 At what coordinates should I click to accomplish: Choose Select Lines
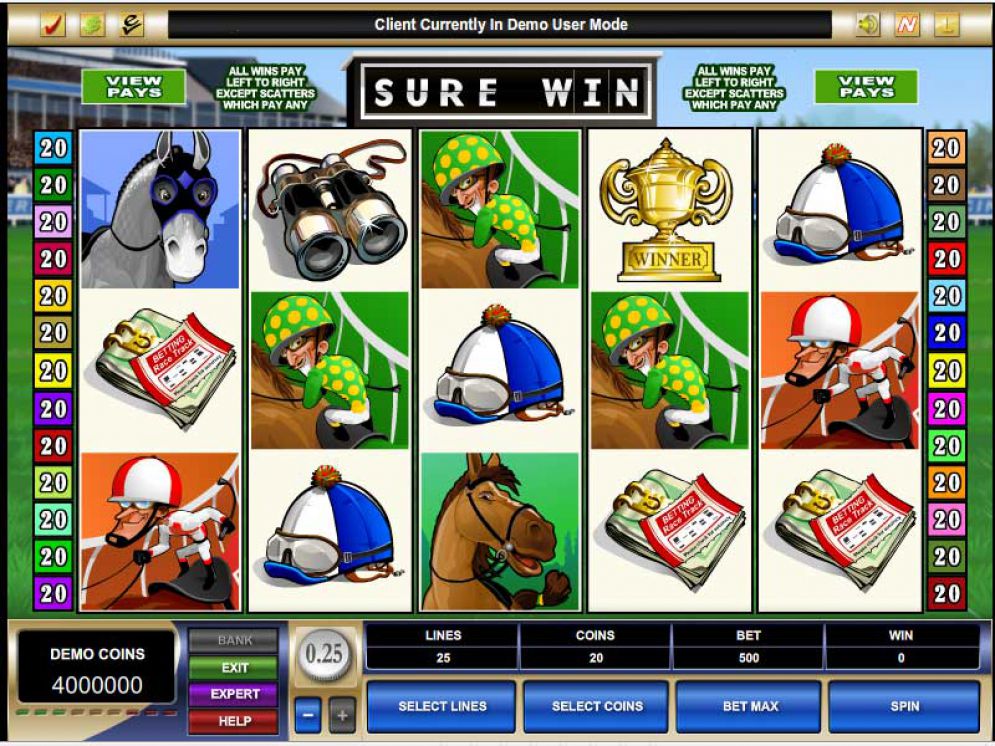(442, 706)
